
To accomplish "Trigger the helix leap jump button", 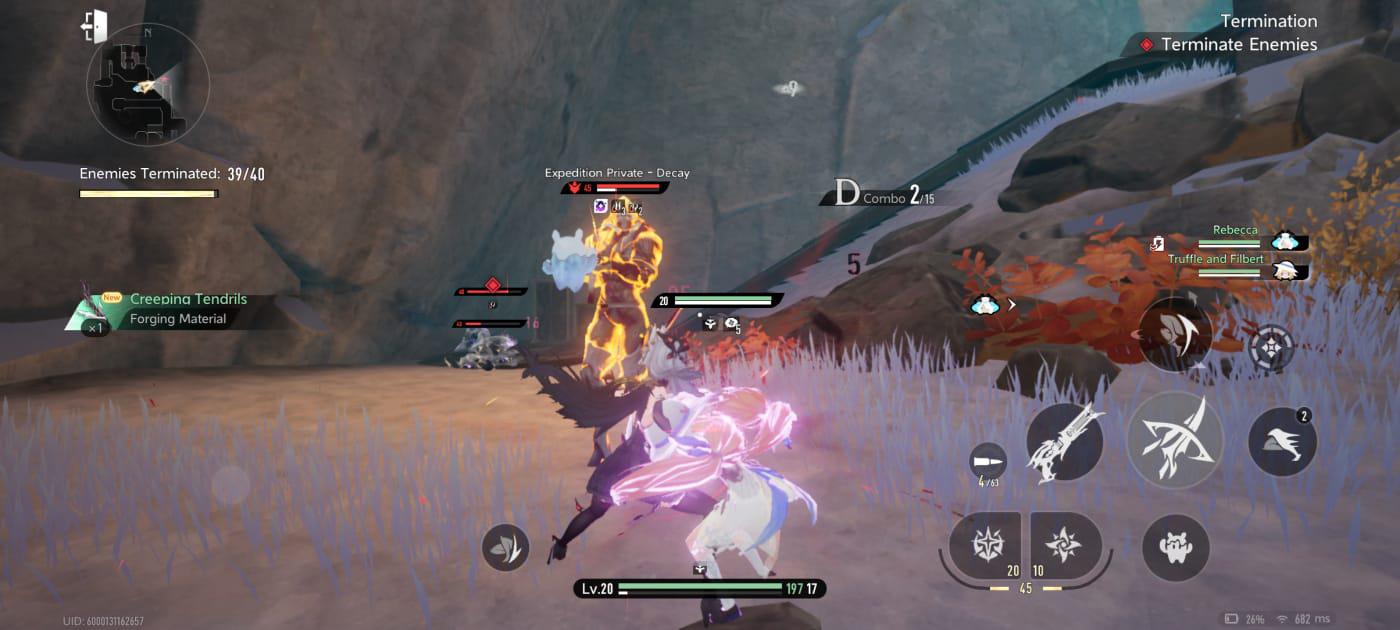I will [x=1175, y=334].
